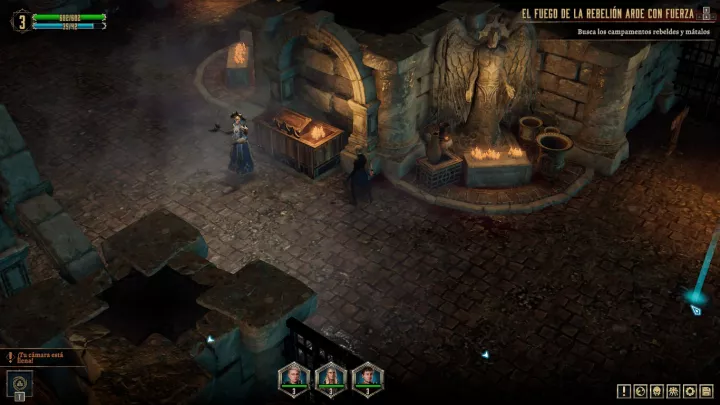Click the floppy disk save icon

(705, 391)
